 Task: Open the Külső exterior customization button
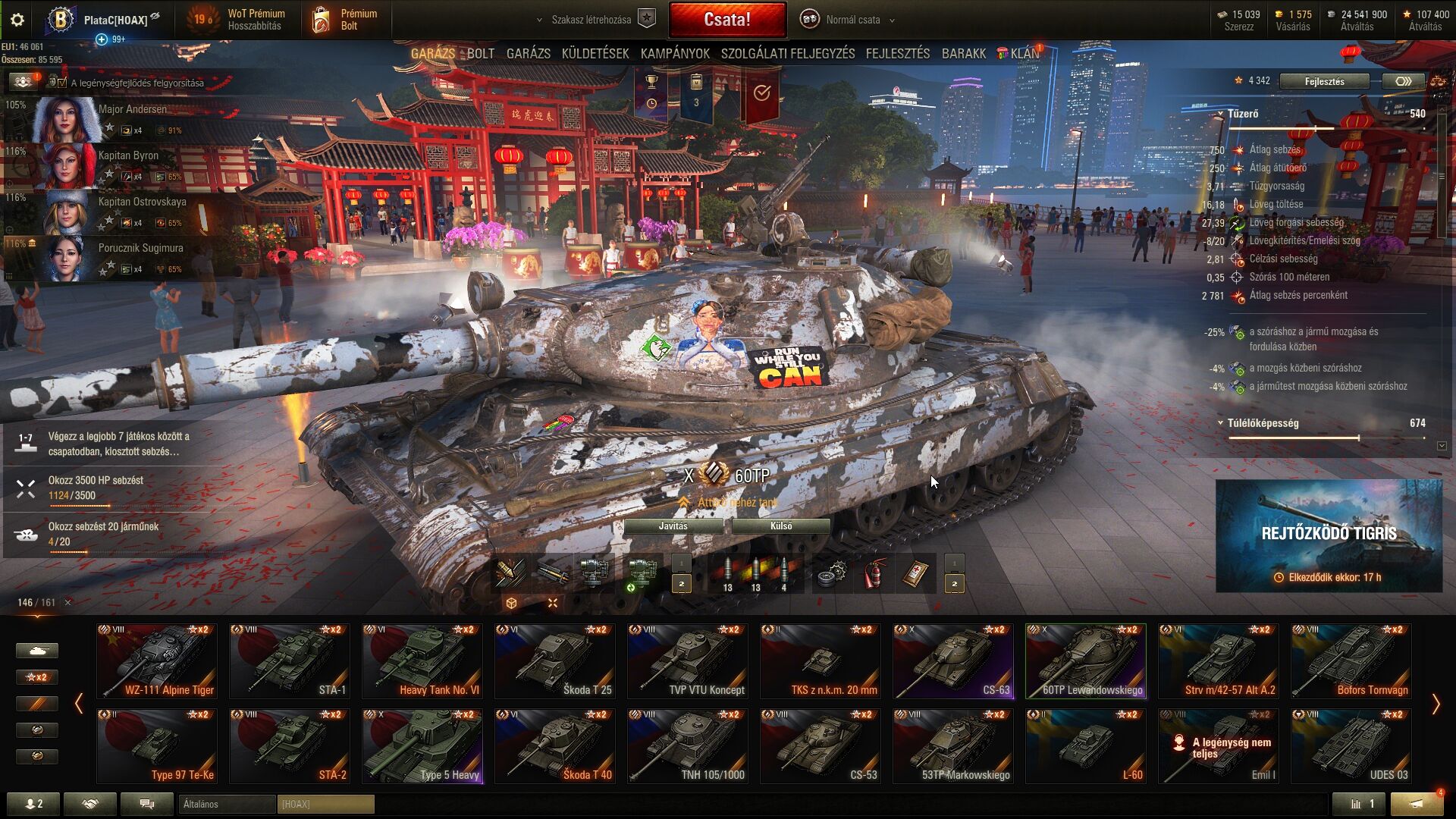coord(780,526)
